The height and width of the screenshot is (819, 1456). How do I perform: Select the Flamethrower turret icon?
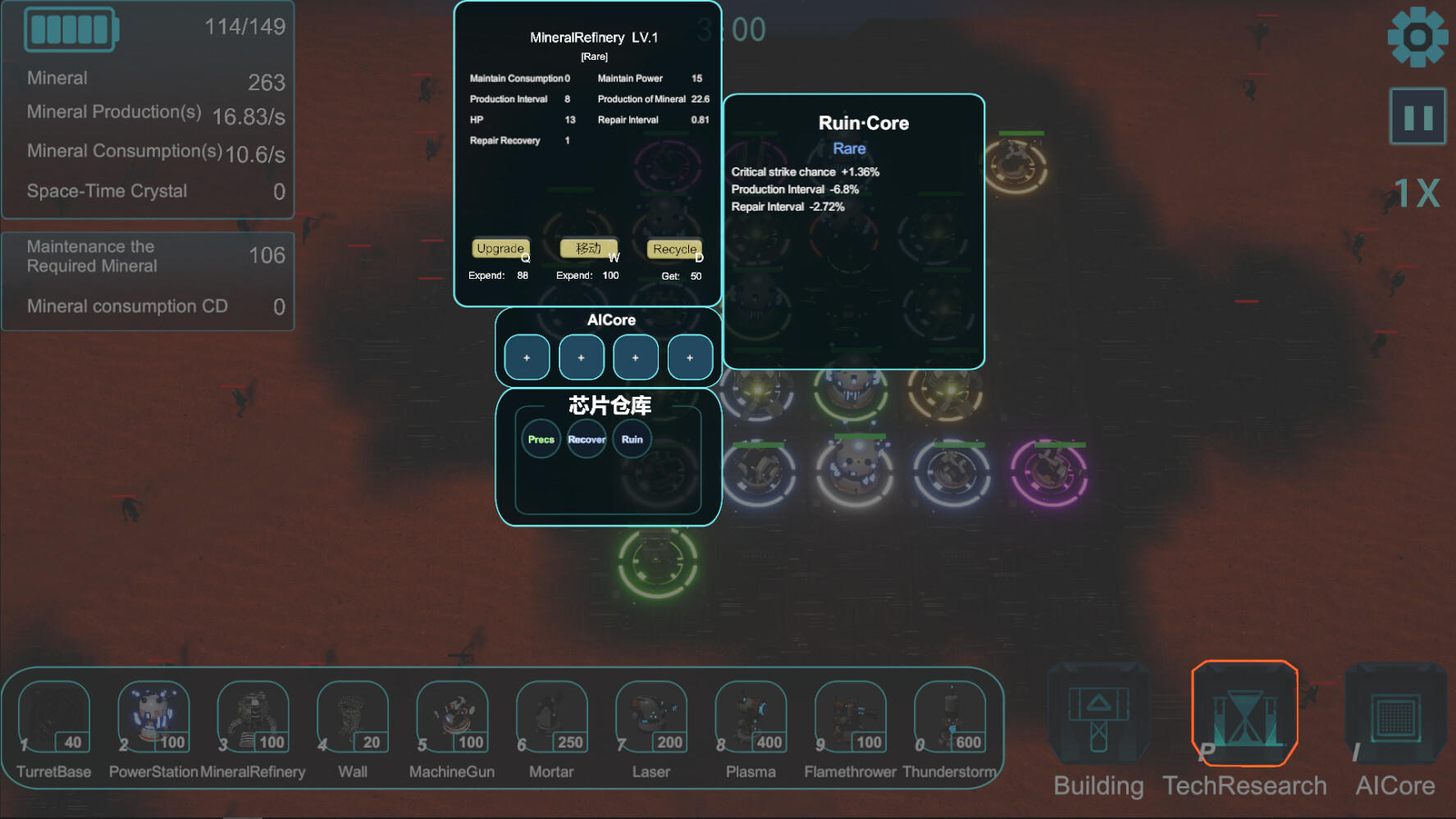[x=849, y=717]
